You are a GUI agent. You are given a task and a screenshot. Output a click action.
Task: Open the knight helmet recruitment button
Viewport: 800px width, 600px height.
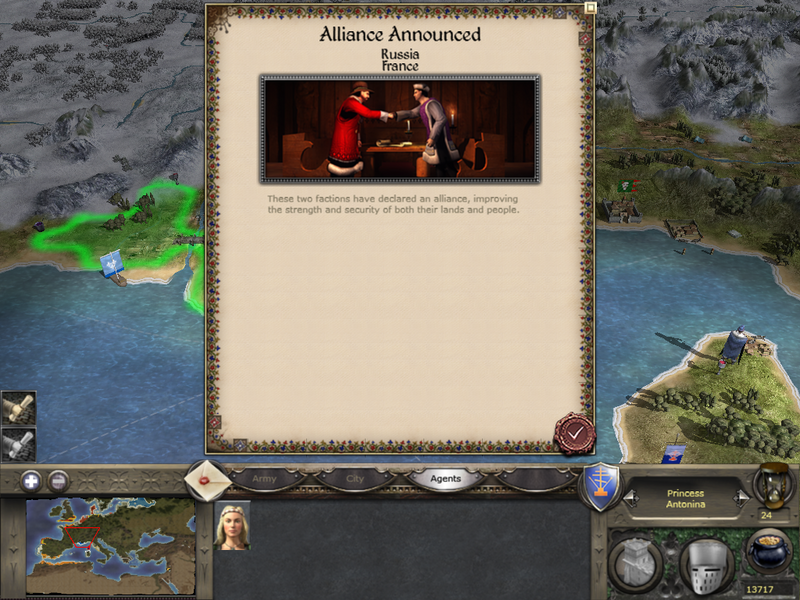pyautogui.click(x=706, y=565)
